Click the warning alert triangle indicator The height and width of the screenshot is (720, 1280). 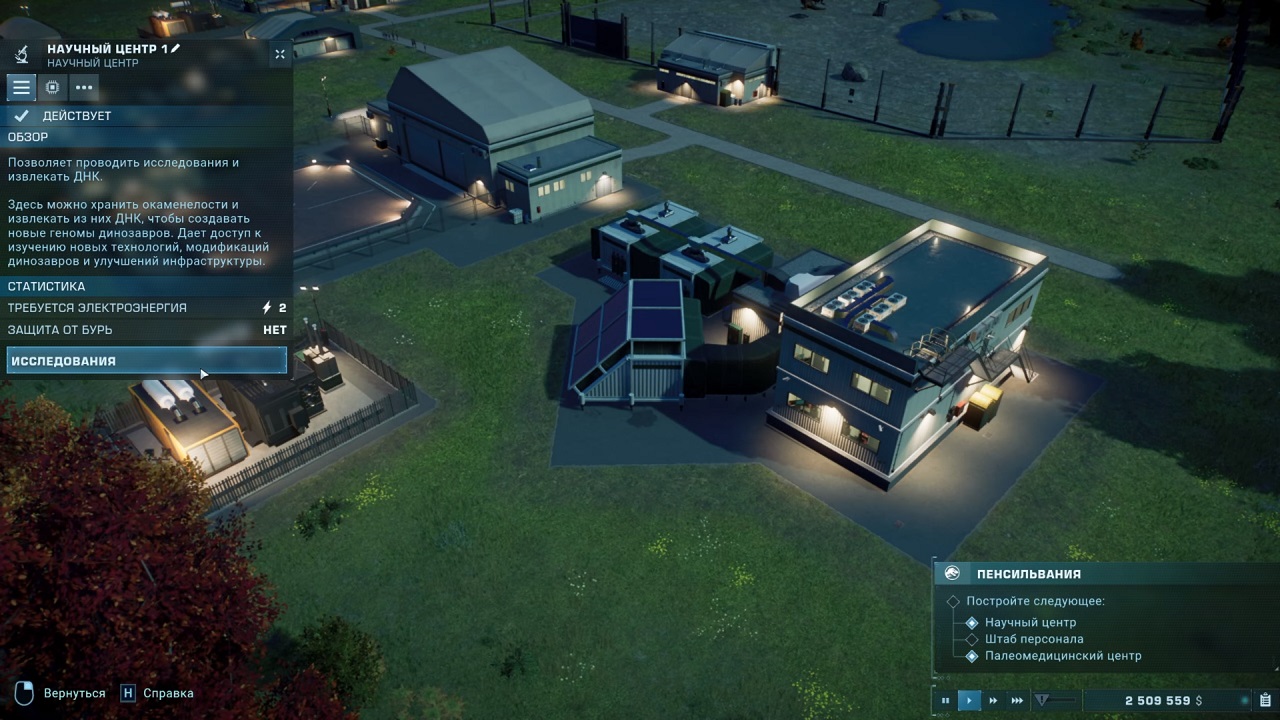[x=1041, y=701]
